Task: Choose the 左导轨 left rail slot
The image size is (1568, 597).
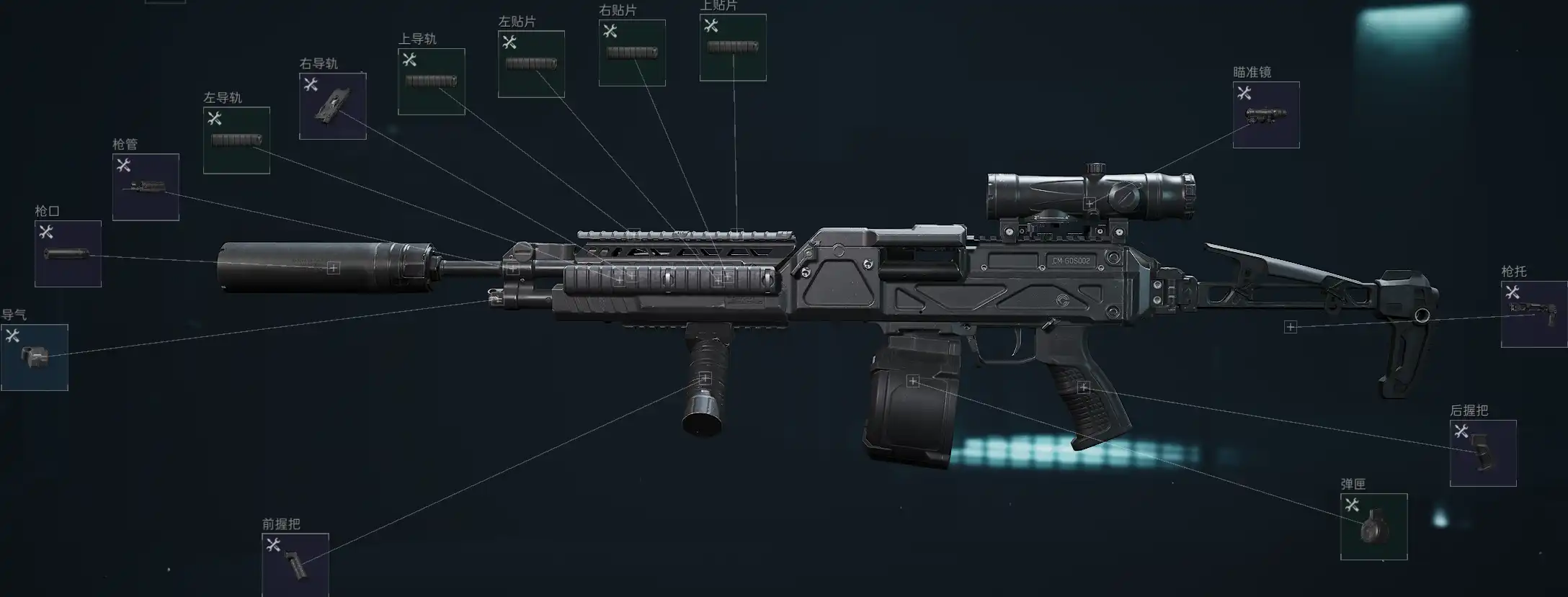Action: pos(236,140)
